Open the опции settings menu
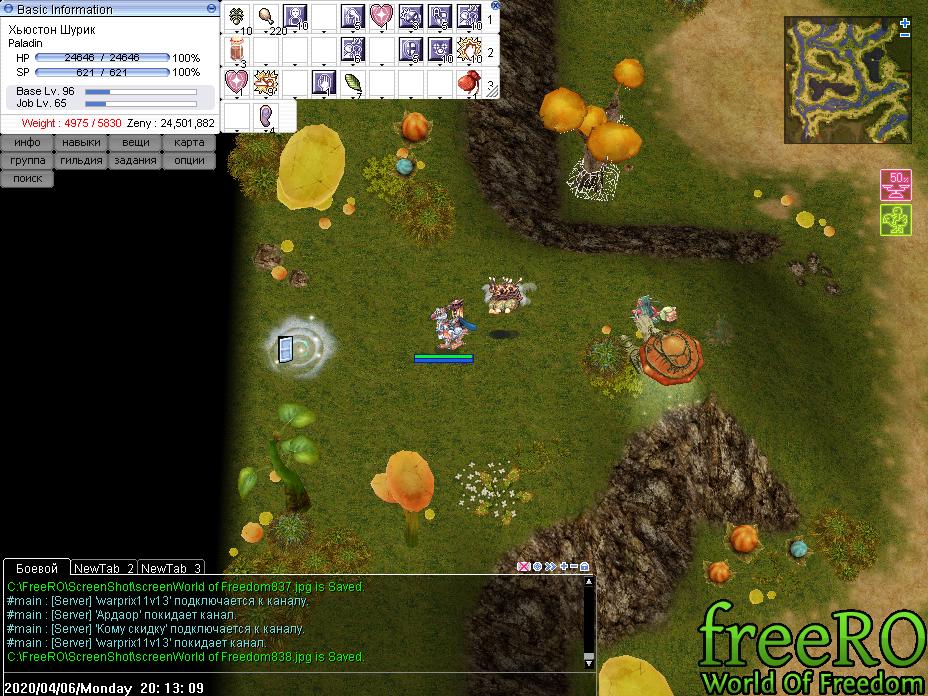The image size is (928, 696). coord(189,161)
